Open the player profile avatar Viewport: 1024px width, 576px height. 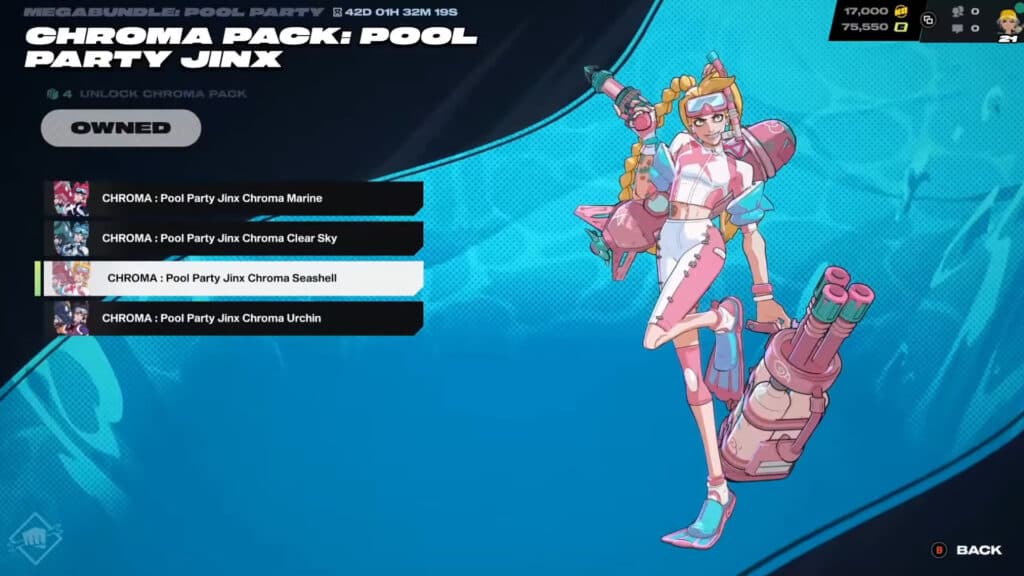1006,19
